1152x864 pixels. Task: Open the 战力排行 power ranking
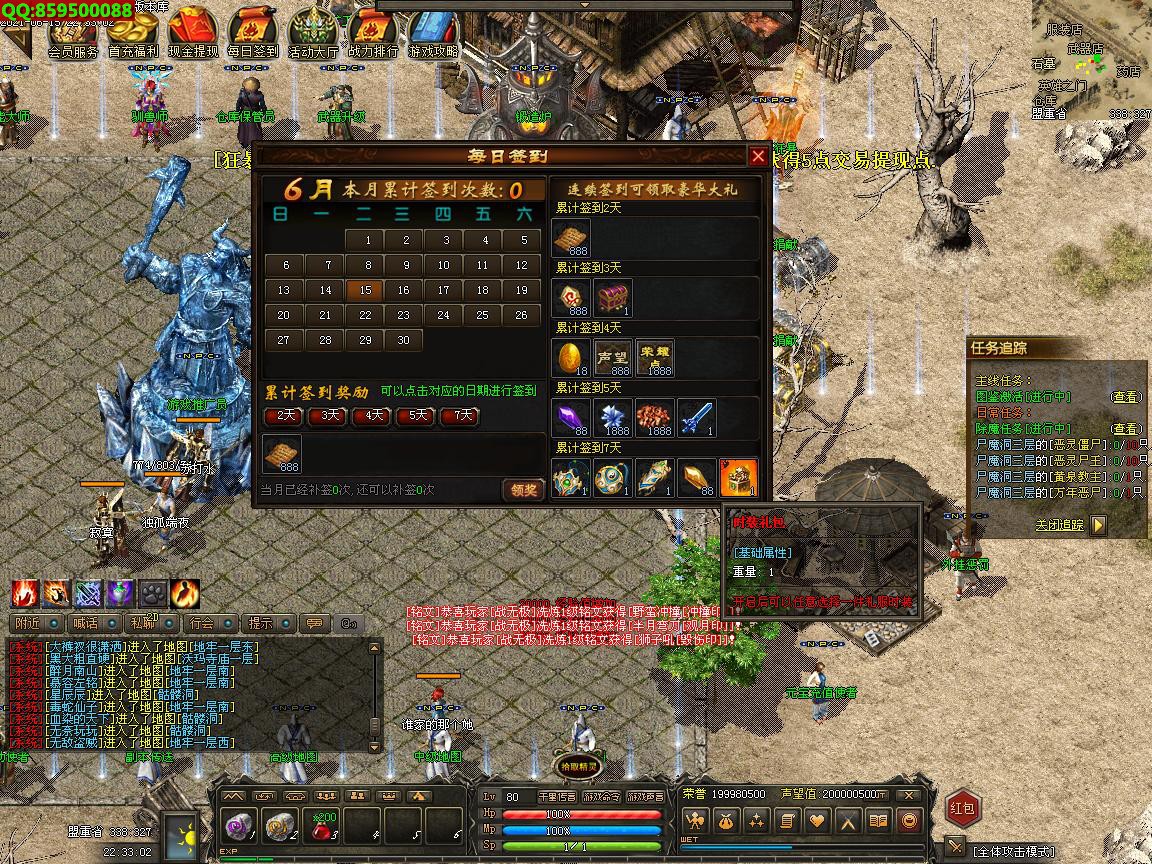pyautogui.click(x=373, y=32)
